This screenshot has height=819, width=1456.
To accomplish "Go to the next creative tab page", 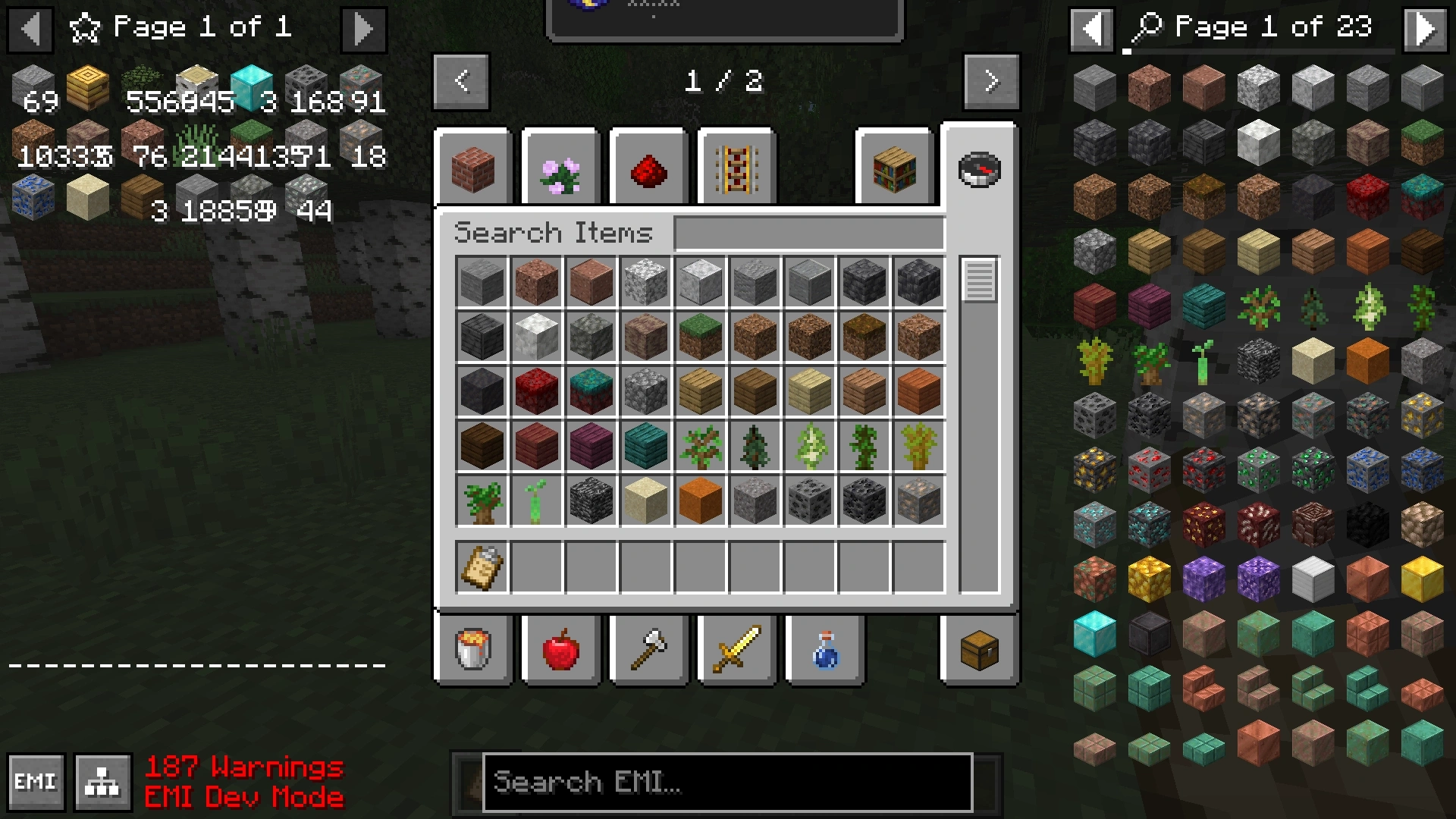I will [991, 81].
